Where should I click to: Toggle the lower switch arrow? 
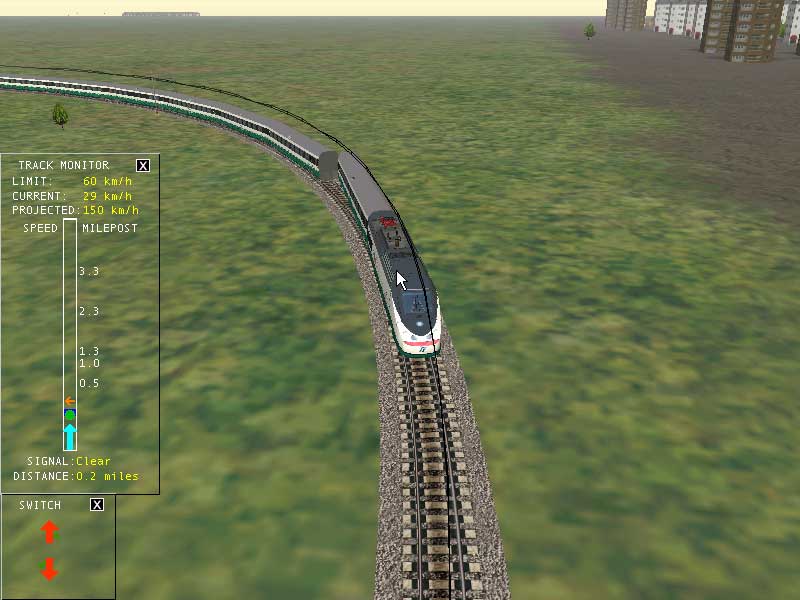tap(50, 569)
